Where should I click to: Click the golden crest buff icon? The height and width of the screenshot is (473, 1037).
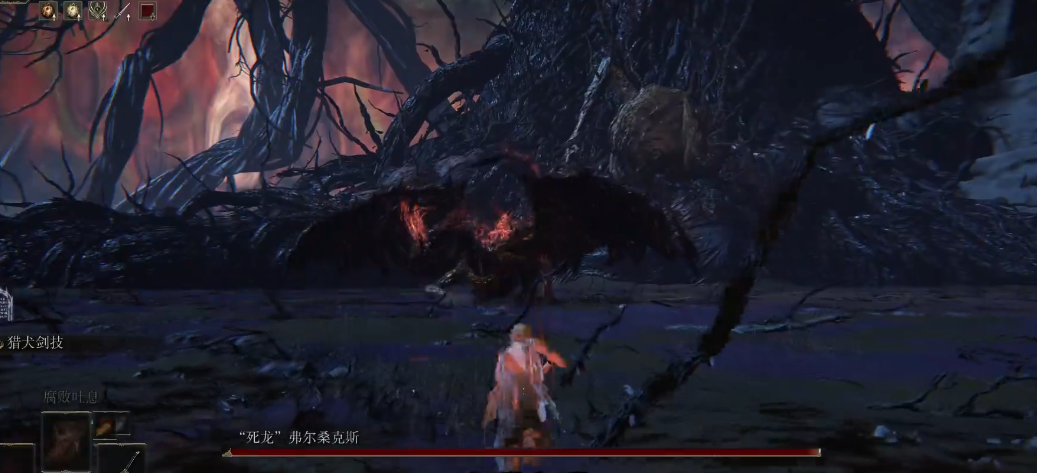coord(98,11)
